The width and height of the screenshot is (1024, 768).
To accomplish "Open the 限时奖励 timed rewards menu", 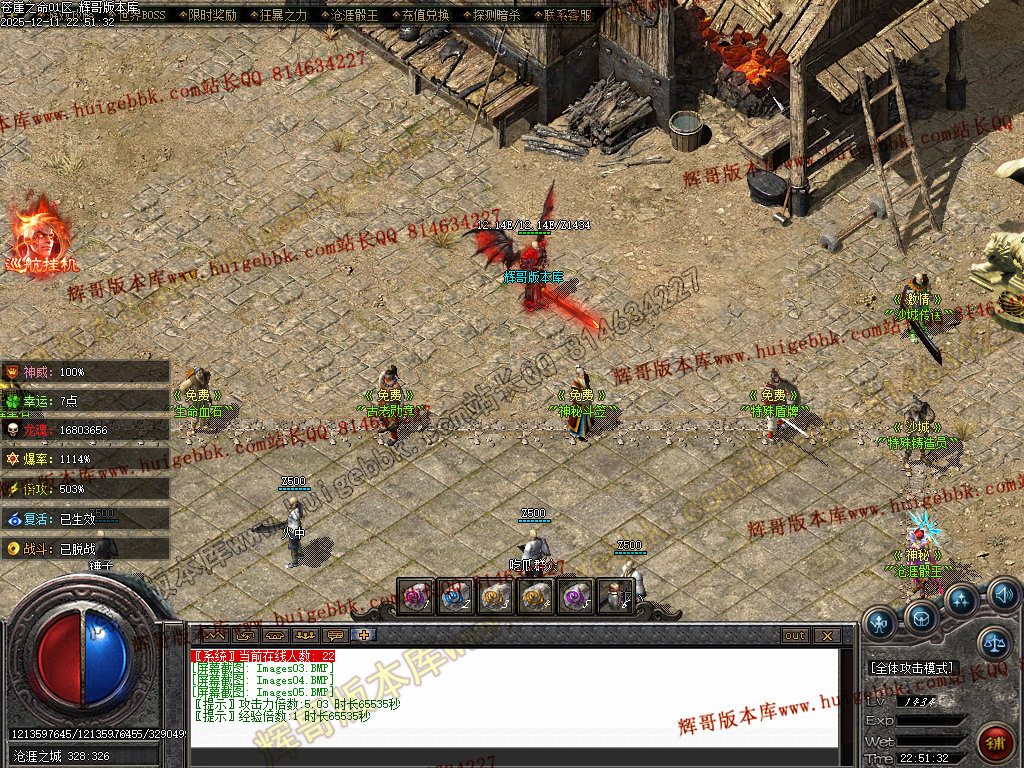I will point(212,16).
